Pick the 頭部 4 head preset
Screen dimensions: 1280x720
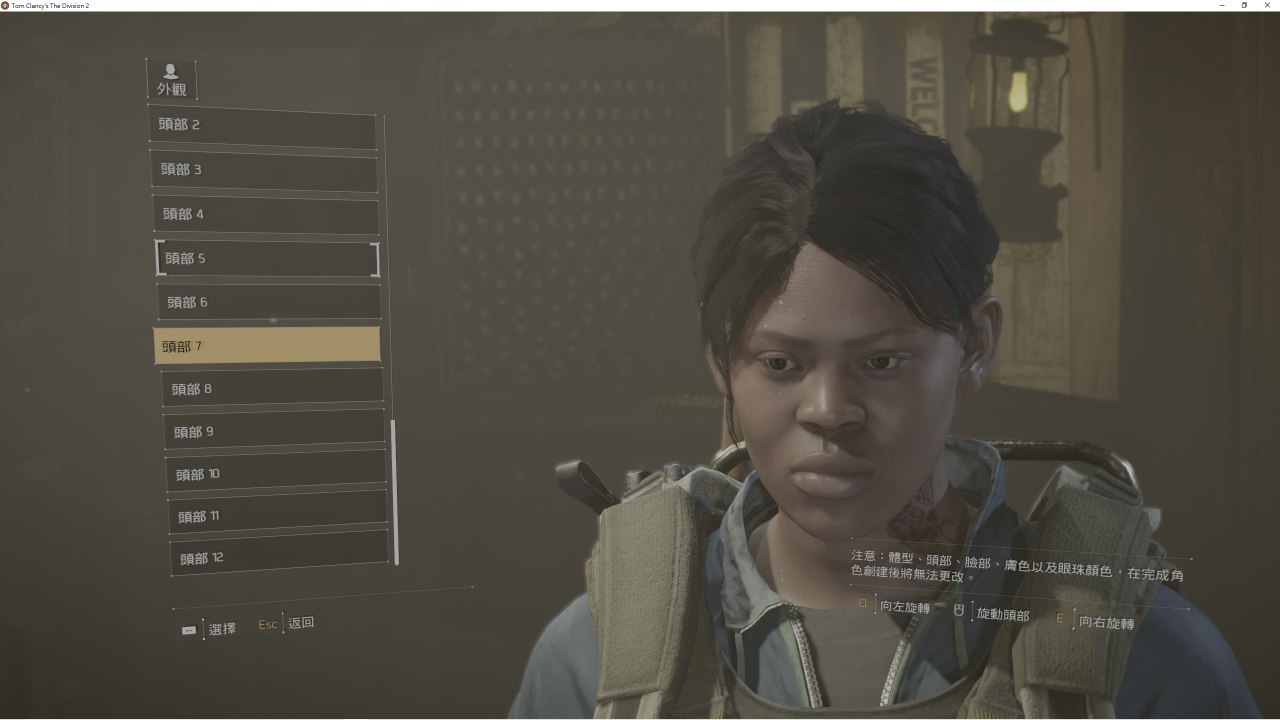pos(267,214)
